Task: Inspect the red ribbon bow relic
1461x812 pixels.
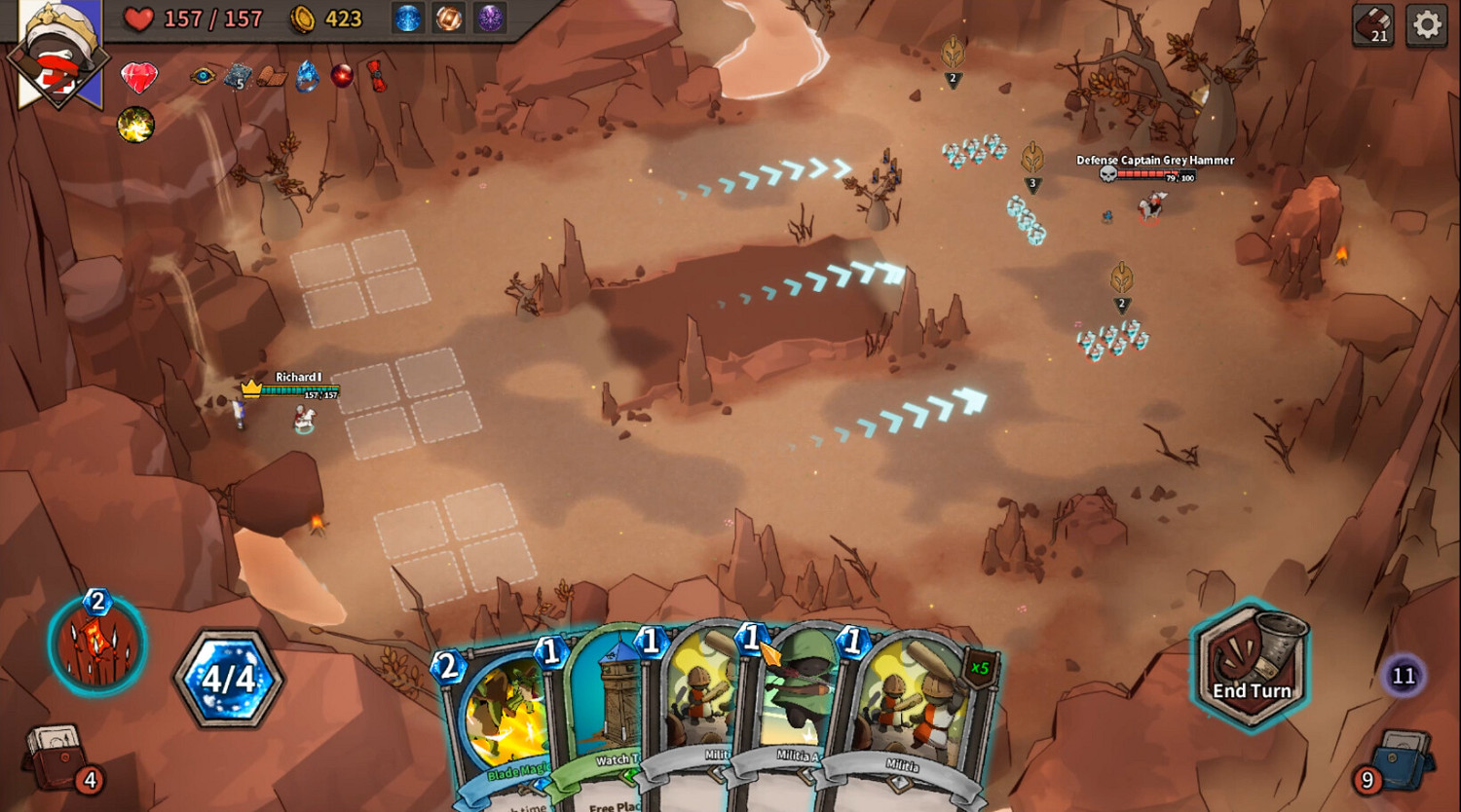Action: (376, 75)
